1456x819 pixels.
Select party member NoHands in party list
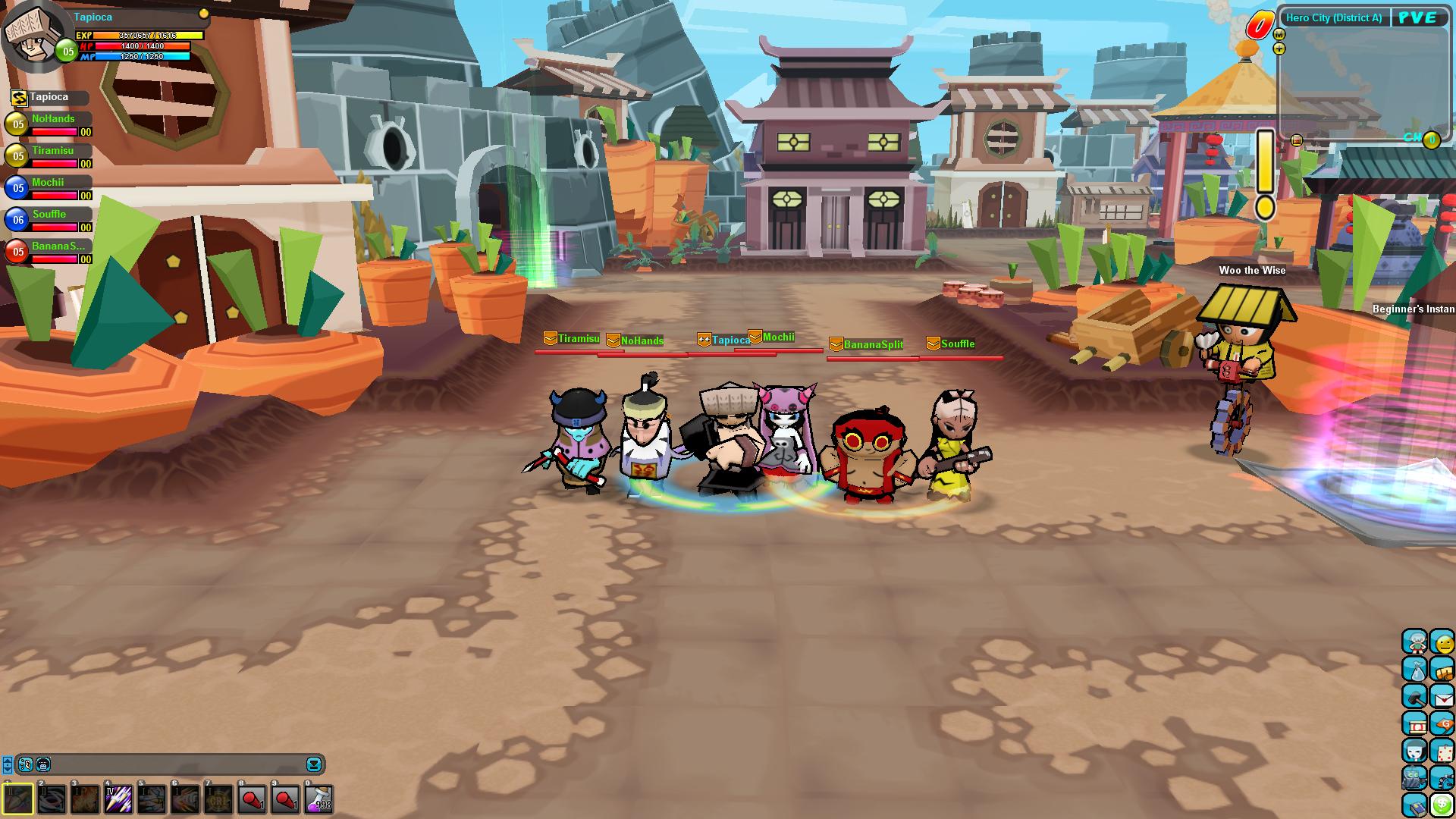(x=53, y=119)
